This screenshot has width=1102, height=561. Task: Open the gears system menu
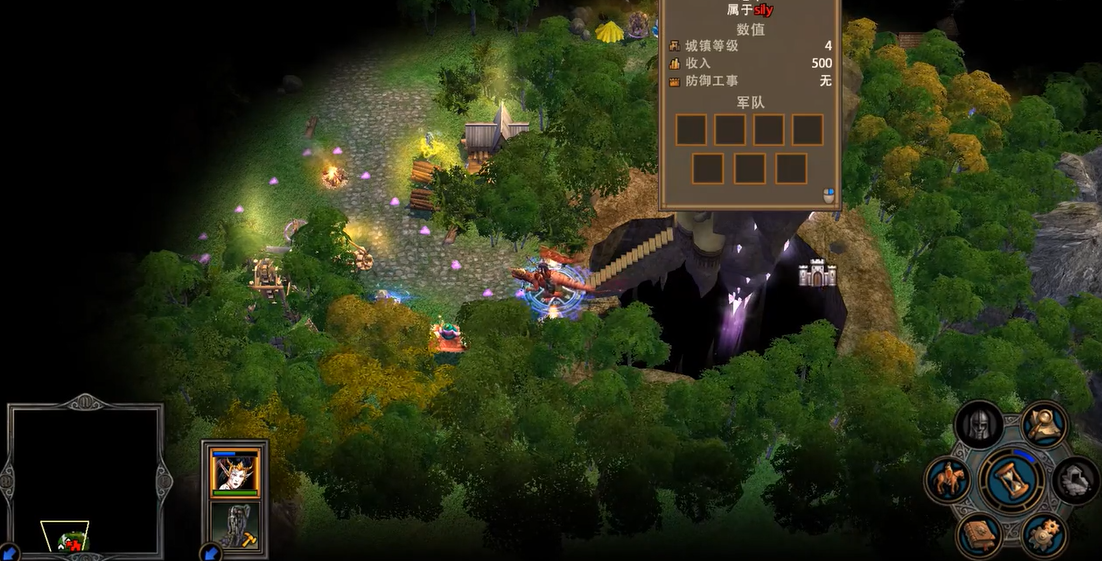coord(1043,535)
